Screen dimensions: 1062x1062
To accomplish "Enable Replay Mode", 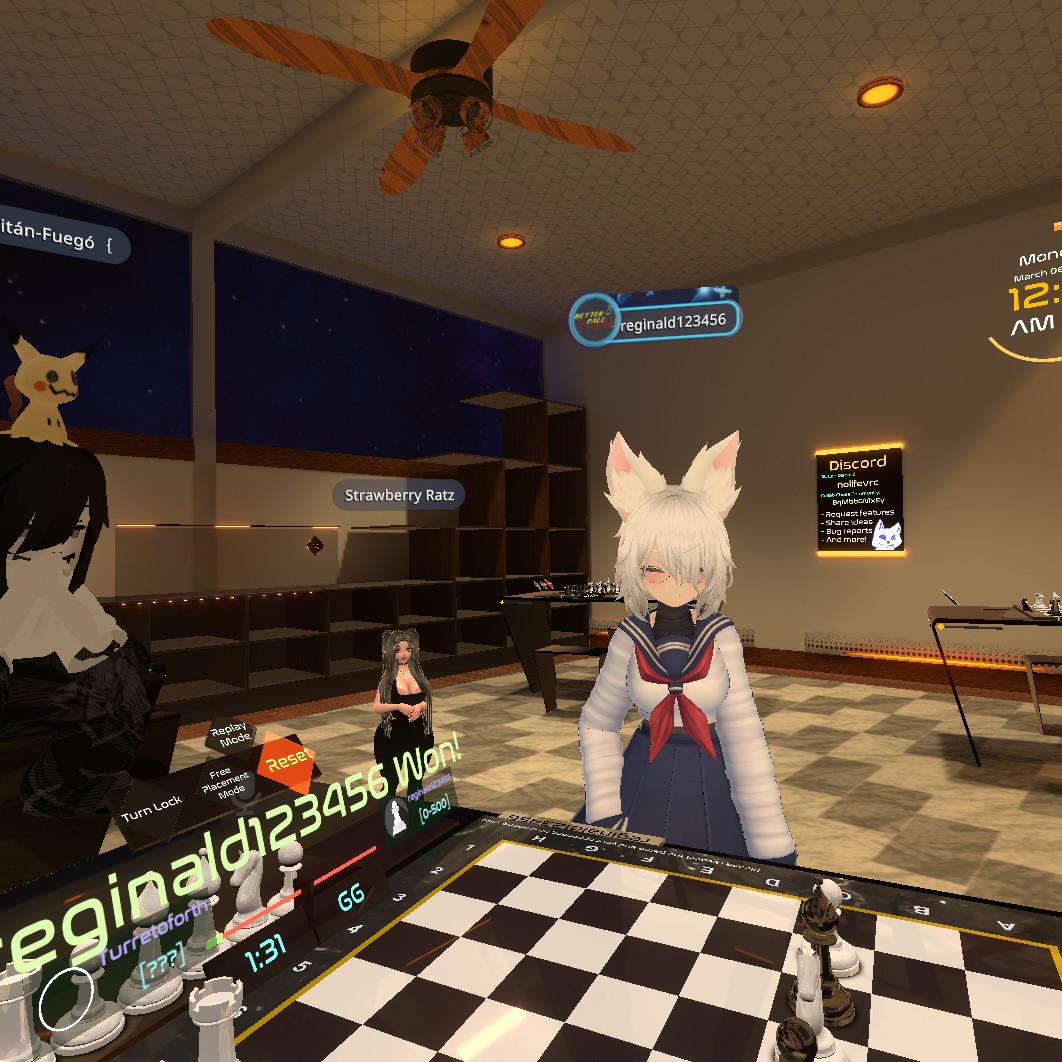I will coord(230,735).
